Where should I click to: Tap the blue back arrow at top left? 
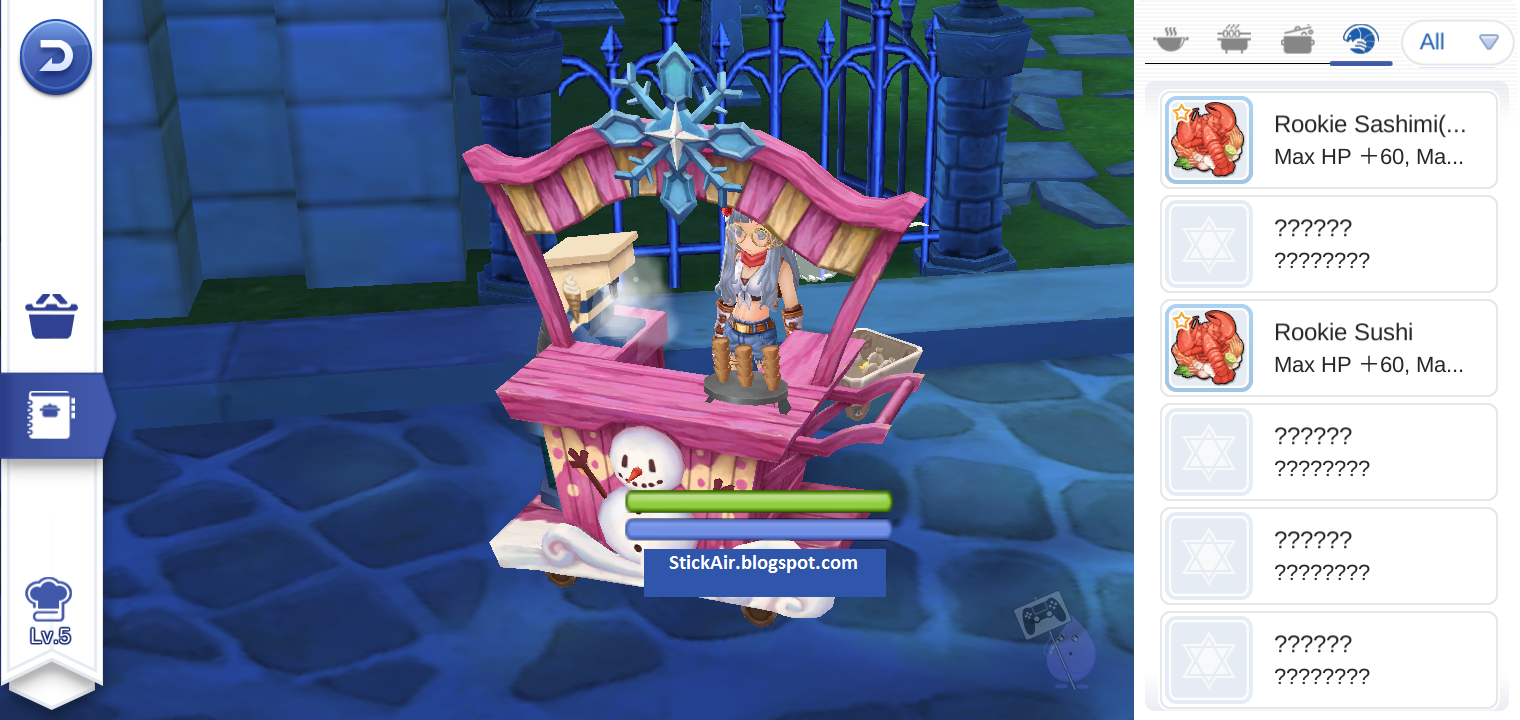55,57
